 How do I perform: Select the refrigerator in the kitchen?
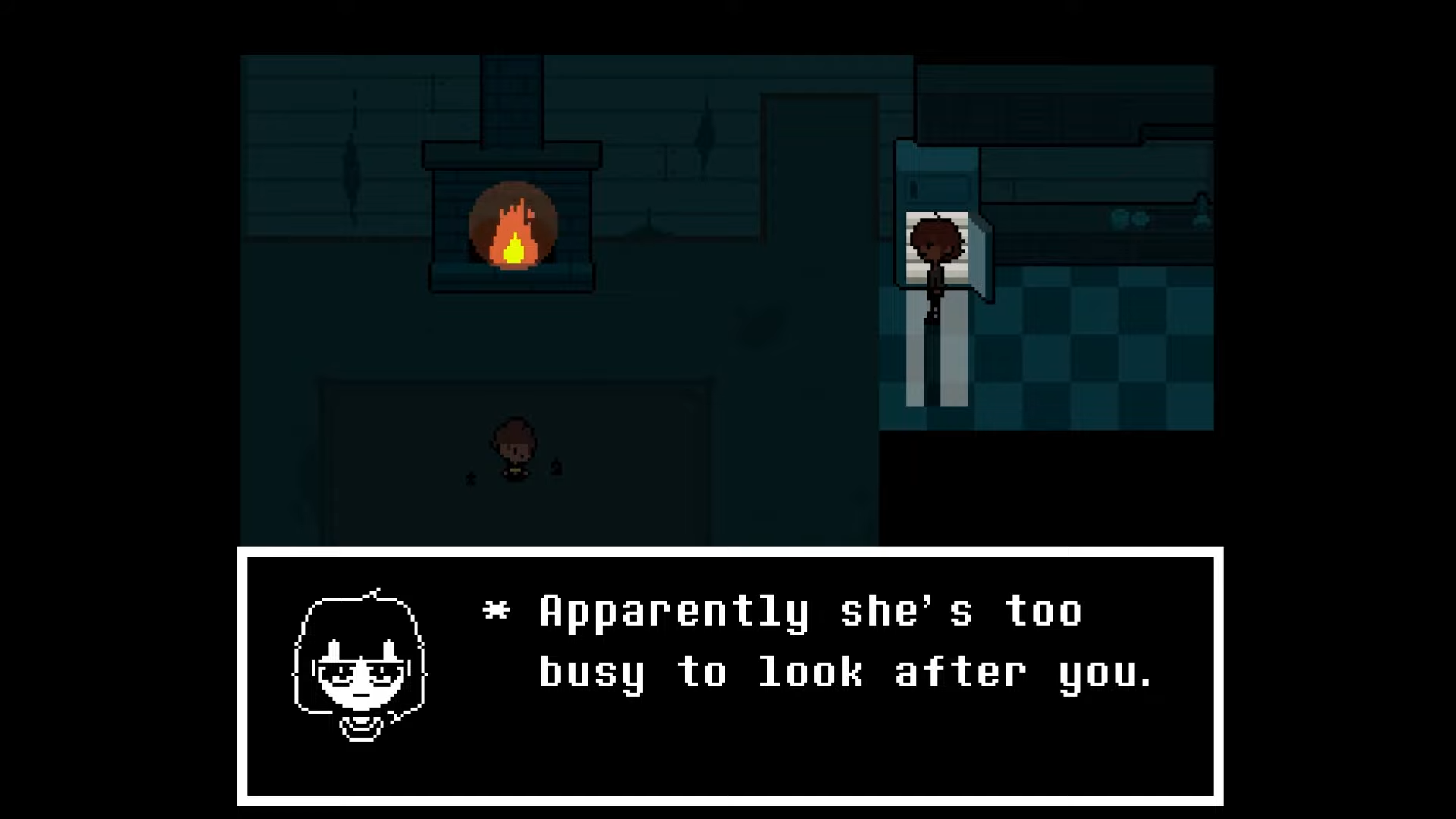pyautogui.click(x=937, y=182)
